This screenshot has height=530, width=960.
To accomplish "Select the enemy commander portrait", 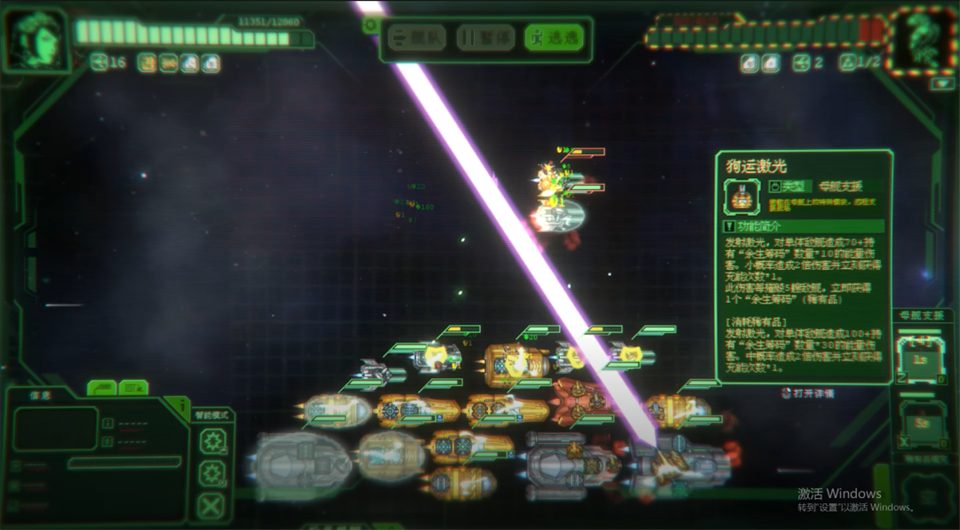I will pos(921,41).
